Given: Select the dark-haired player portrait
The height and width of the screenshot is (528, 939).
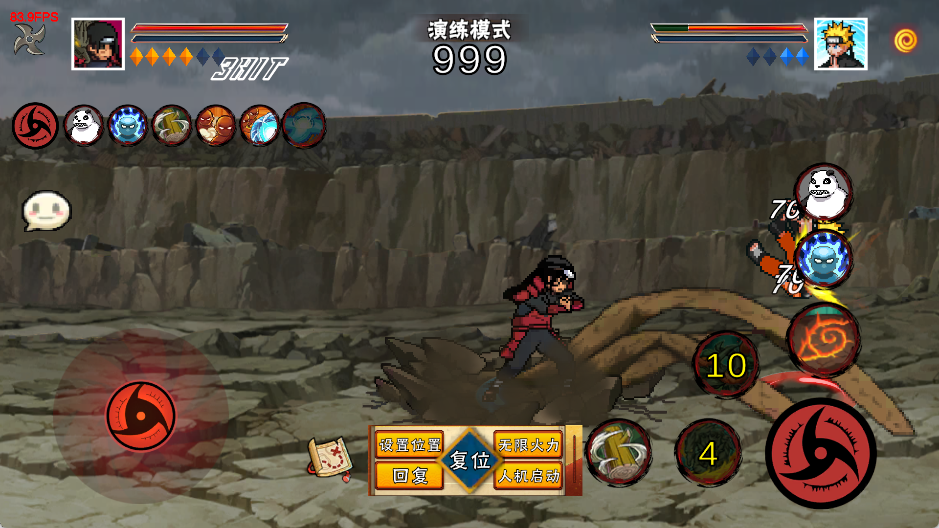Looking at the screenshot, I should (x=98, y=44).
